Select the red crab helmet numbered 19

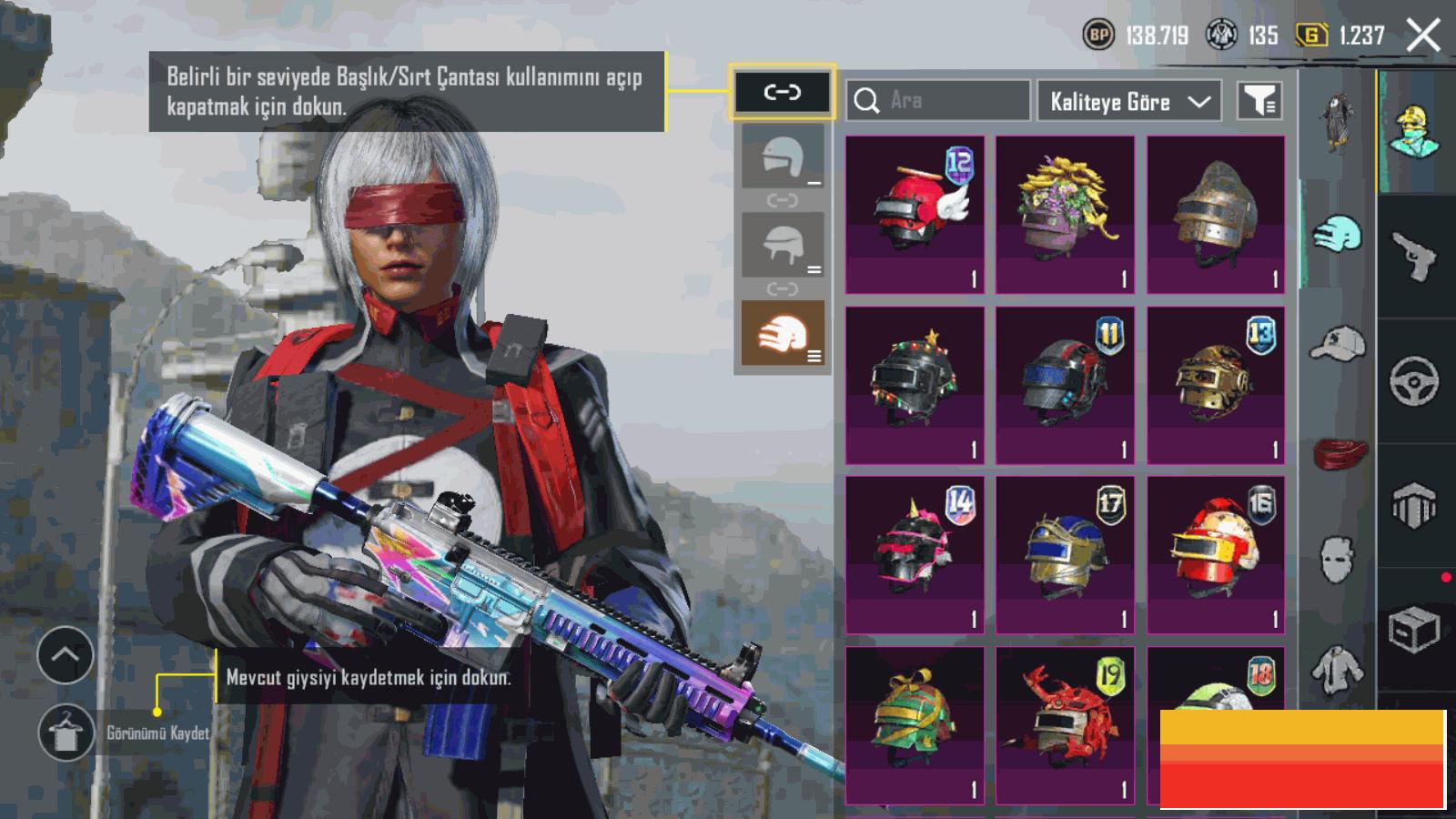[1065, 724]
